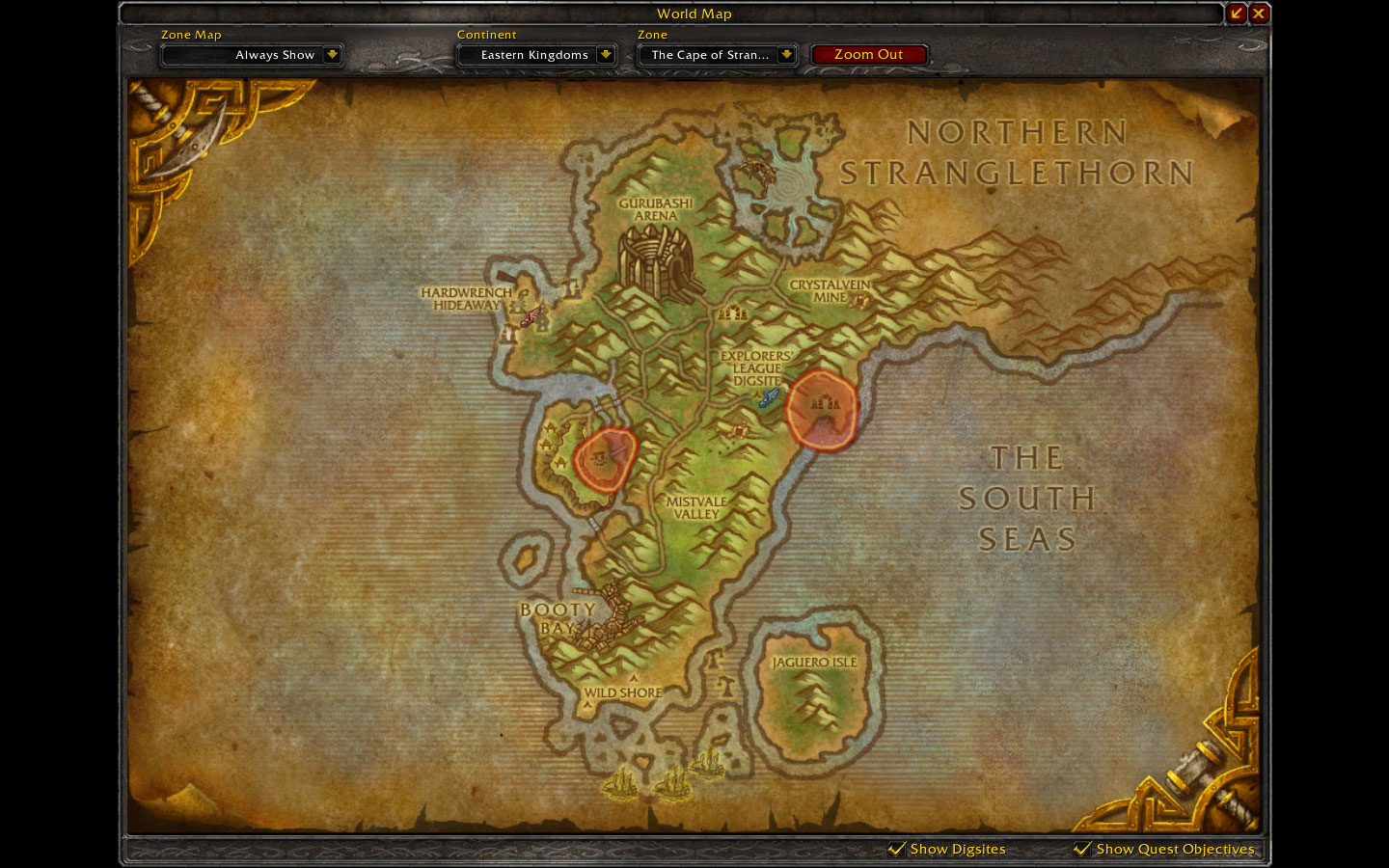Uncheck Show Quest Objectives

click(1081, 849)
